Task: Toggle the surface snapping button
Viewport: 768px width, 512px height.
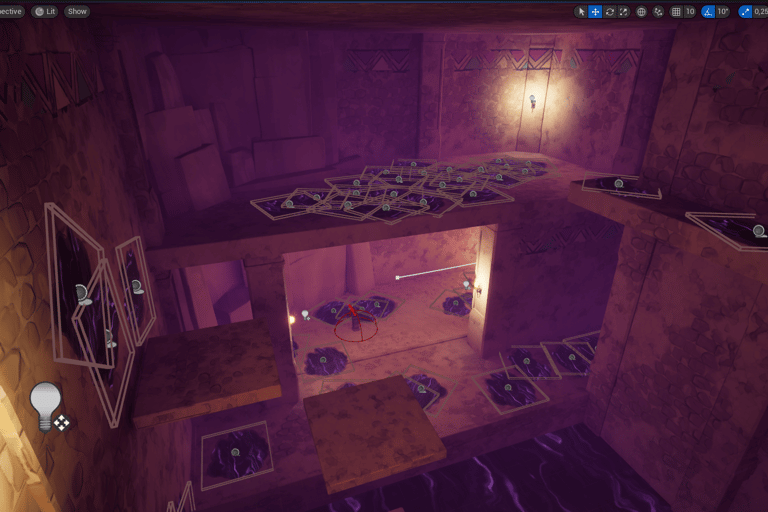Action: (658, 11)
